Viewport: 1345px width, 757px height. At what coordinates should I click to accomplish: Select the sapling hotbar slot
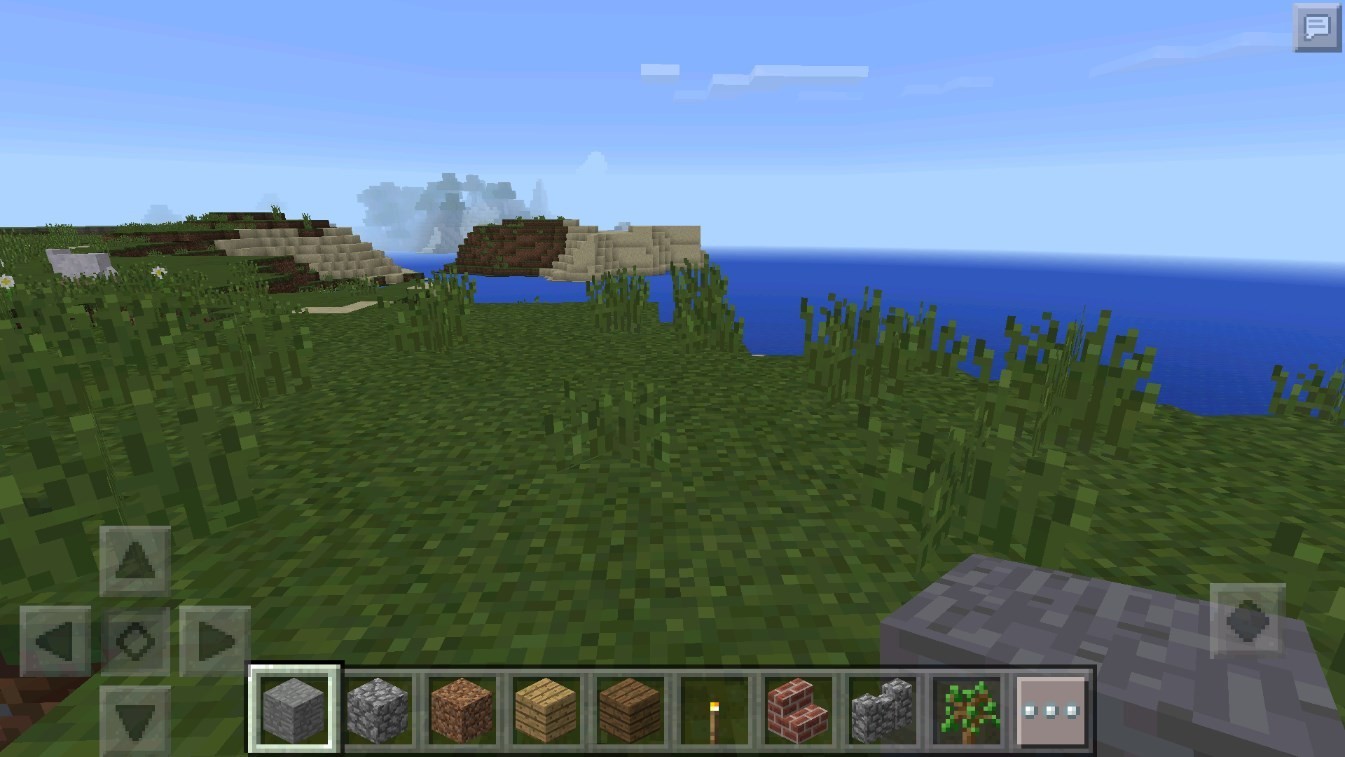pyautogui.click(x=965, y=709)
